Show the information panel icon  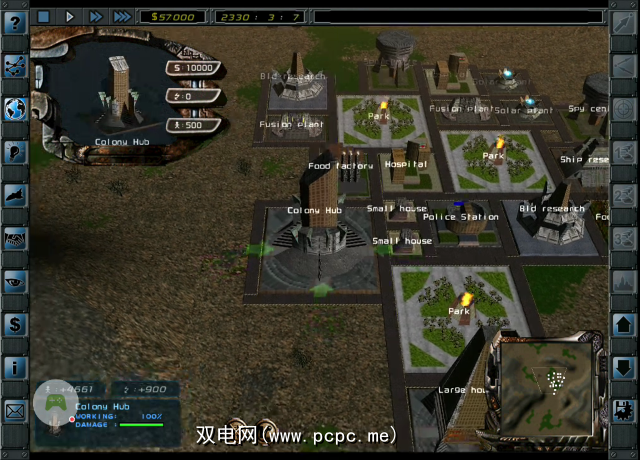coord(15,367)
